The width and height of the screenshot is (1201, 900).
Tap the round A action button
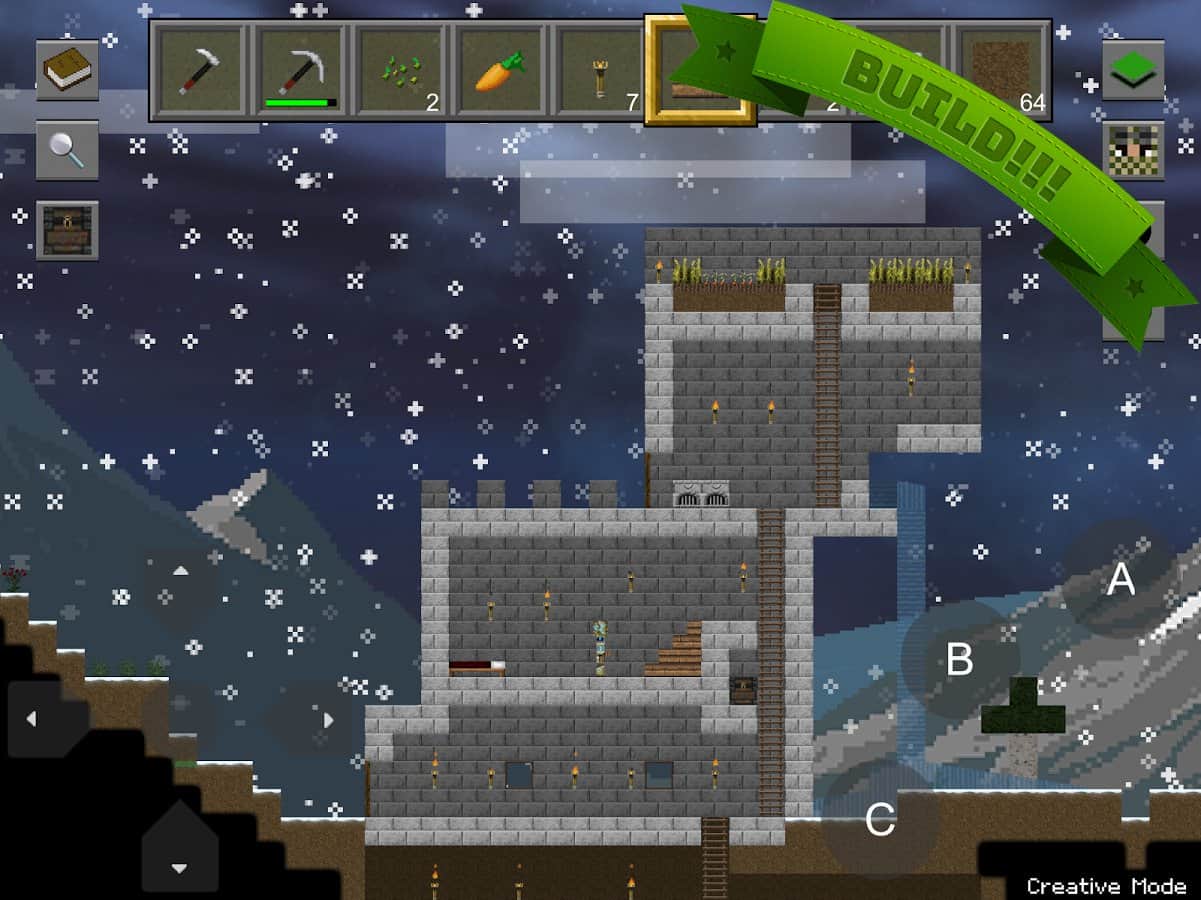pyautogui.click(x=1120, y=579)
